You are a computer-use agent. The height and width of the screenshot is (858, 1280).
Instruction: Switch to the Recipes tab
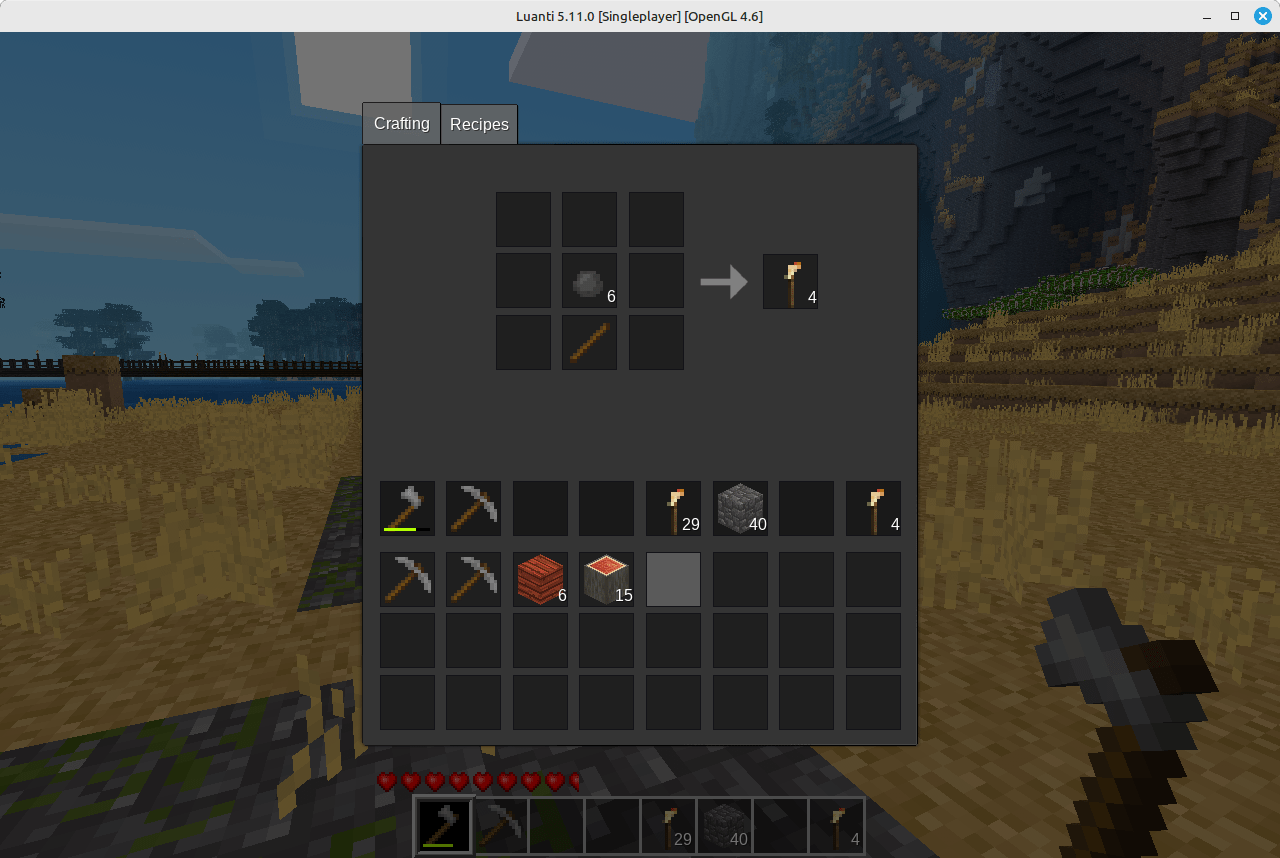click(479, 124)
